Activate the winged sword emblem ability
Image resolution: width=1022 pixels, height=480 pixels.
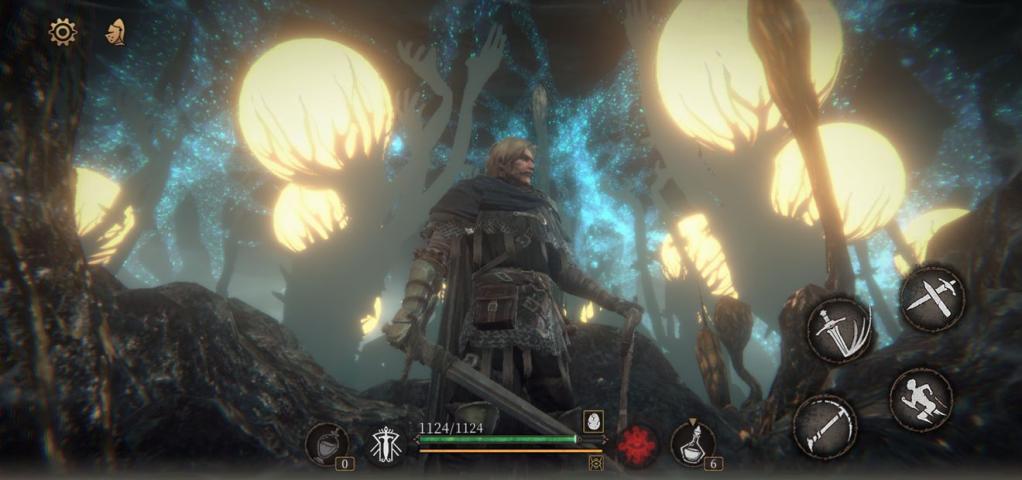pos(385,445)
